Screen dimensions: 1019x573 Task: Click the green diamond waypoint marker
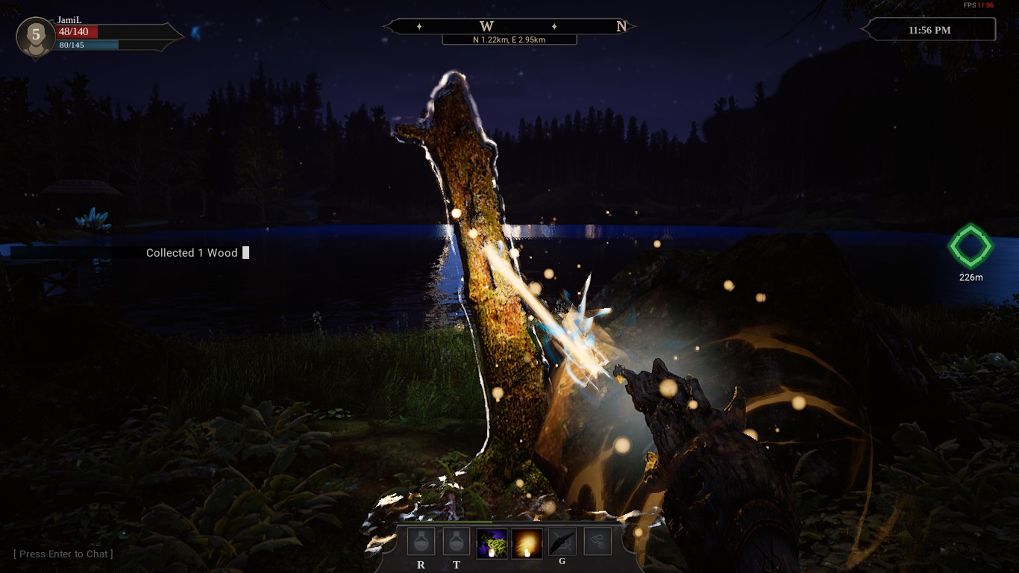(x=969, y=246)
